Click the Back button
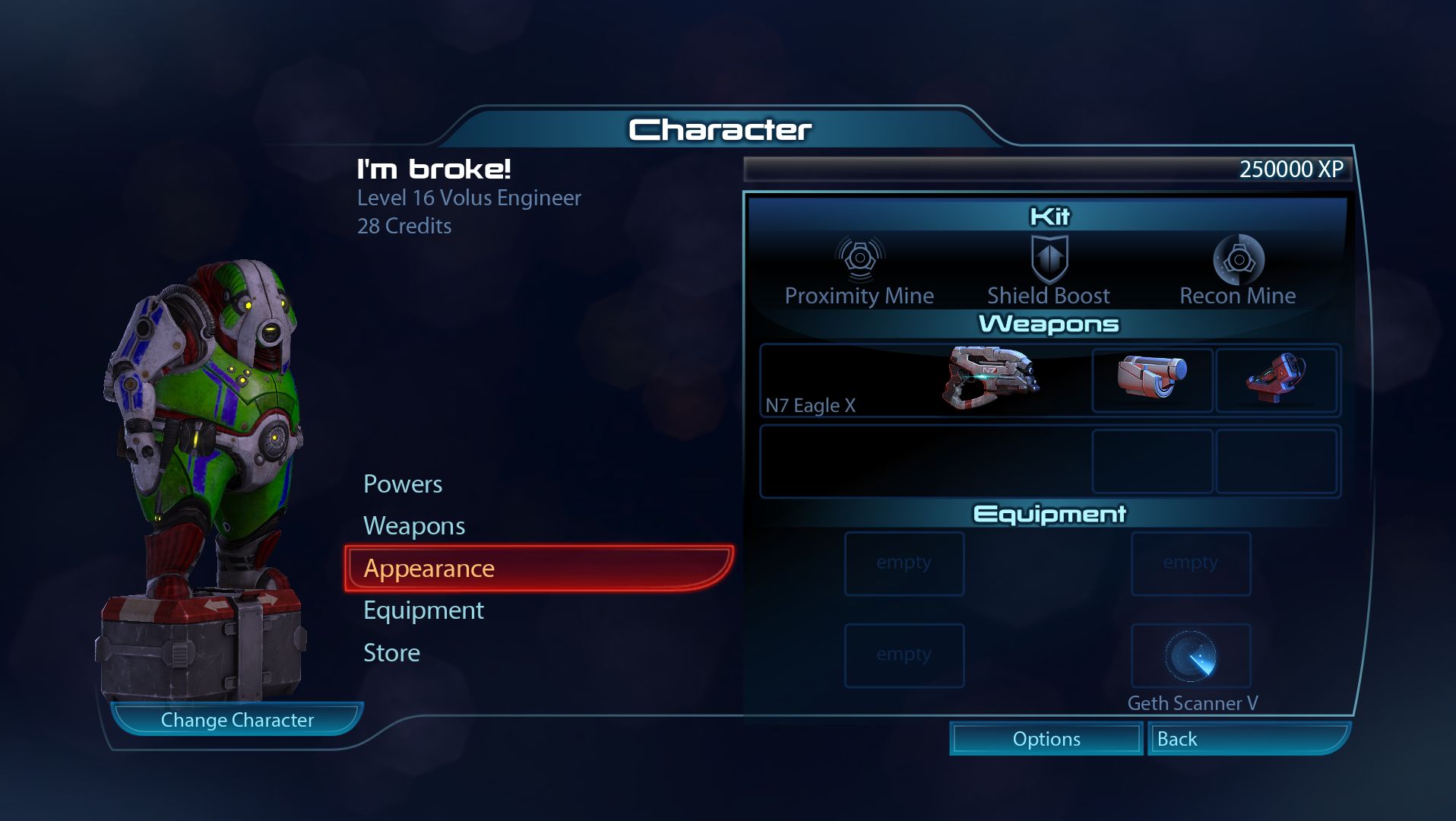Screen dimensions: 1456x821 coord(1249,738)
